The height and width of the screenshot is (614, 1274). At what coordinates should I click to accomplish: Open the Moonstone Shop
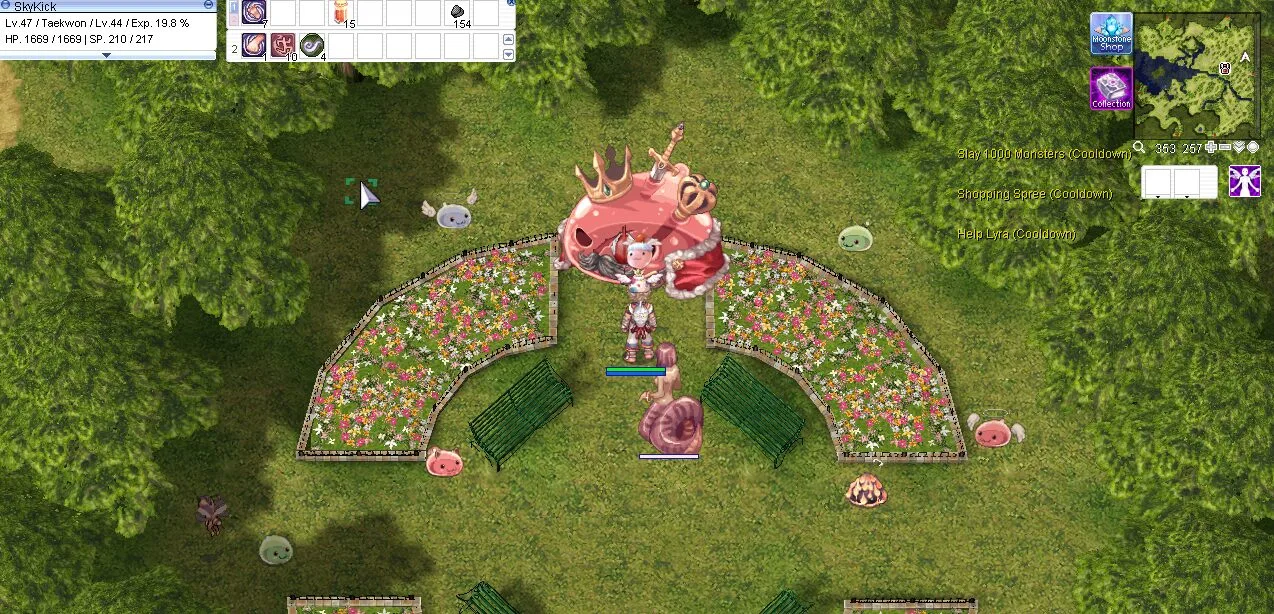tap(1111, 33)
